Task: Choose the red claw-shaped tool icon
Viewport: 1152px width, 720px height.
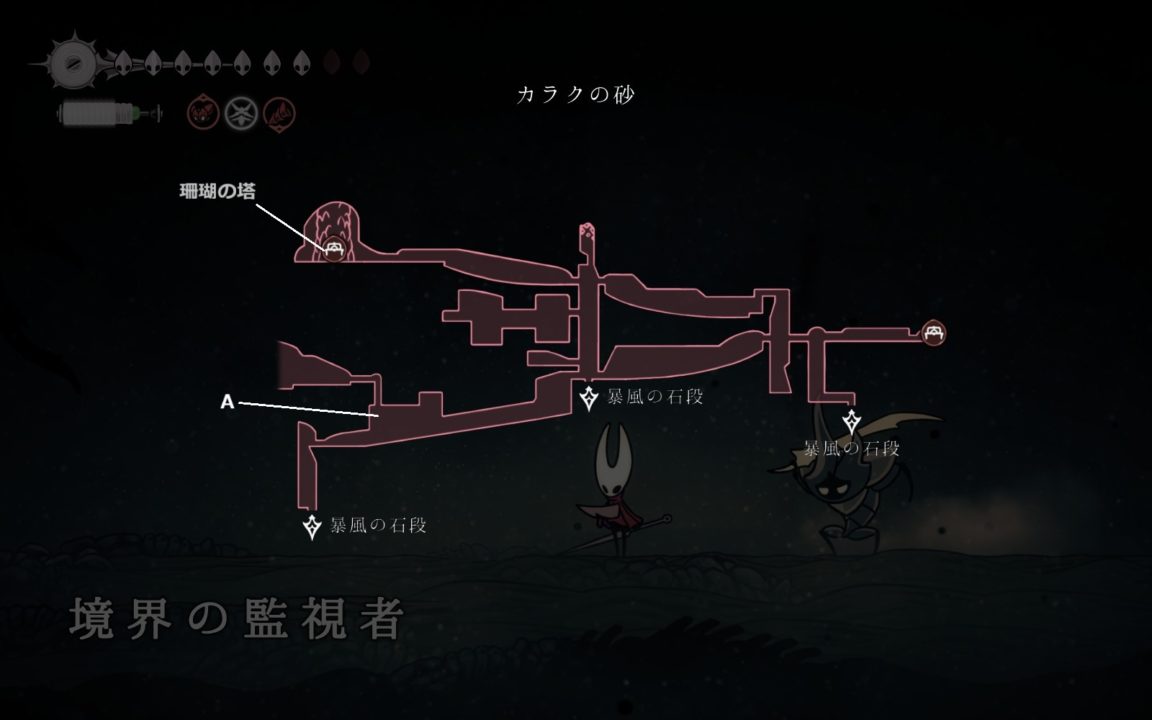Action: [x=278, y=113]
